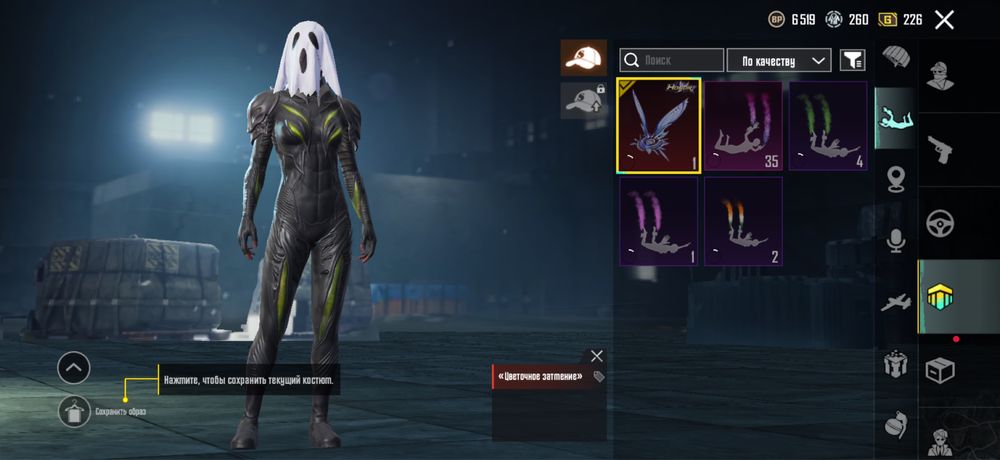1000x460 pixels.
Task: Open the map pin marker category
Action: pyautogui.click(x=895, y=180)
